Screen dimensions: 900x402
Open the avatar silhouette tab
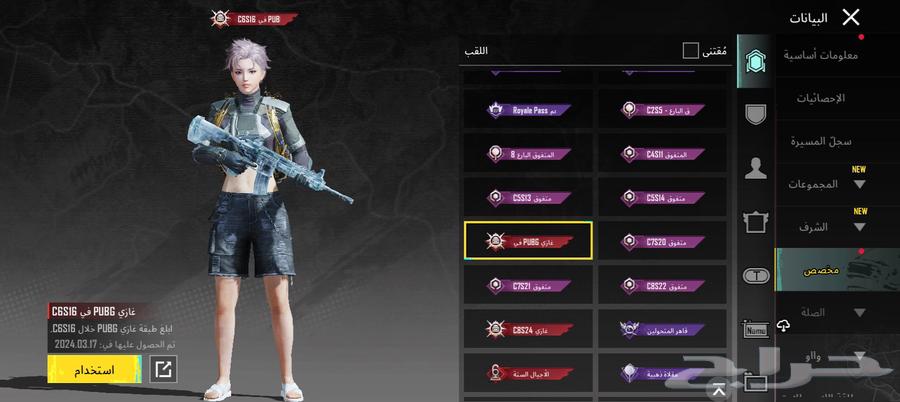click(756, 168)
